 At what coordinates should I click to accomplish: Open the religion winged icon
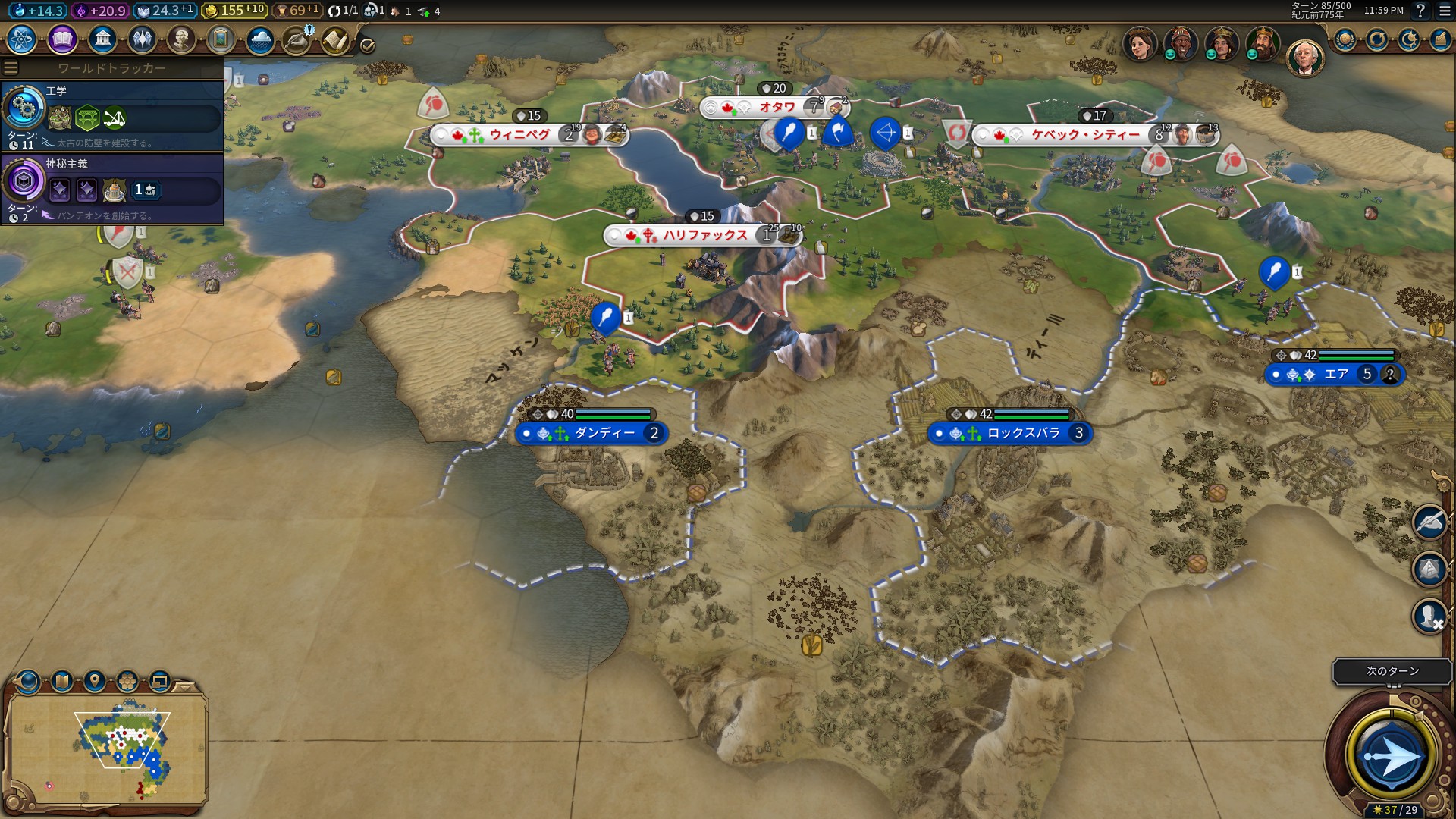point(141,39)
